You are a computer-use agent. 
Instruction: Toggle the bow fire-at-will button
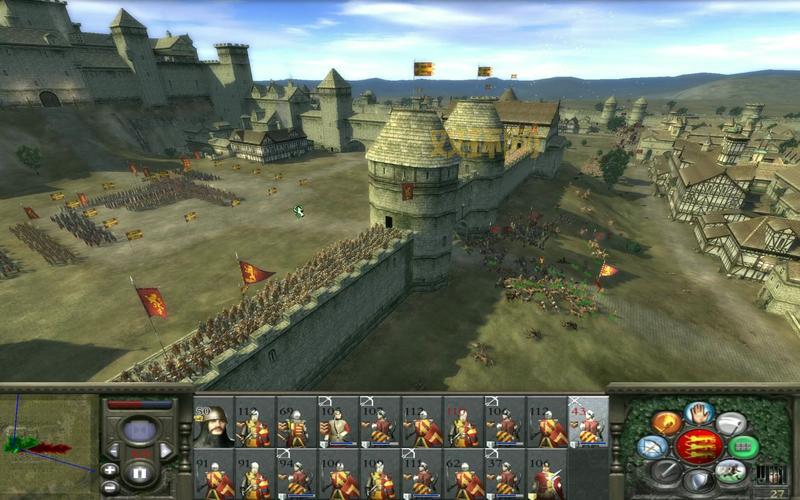tap(654, 447)
